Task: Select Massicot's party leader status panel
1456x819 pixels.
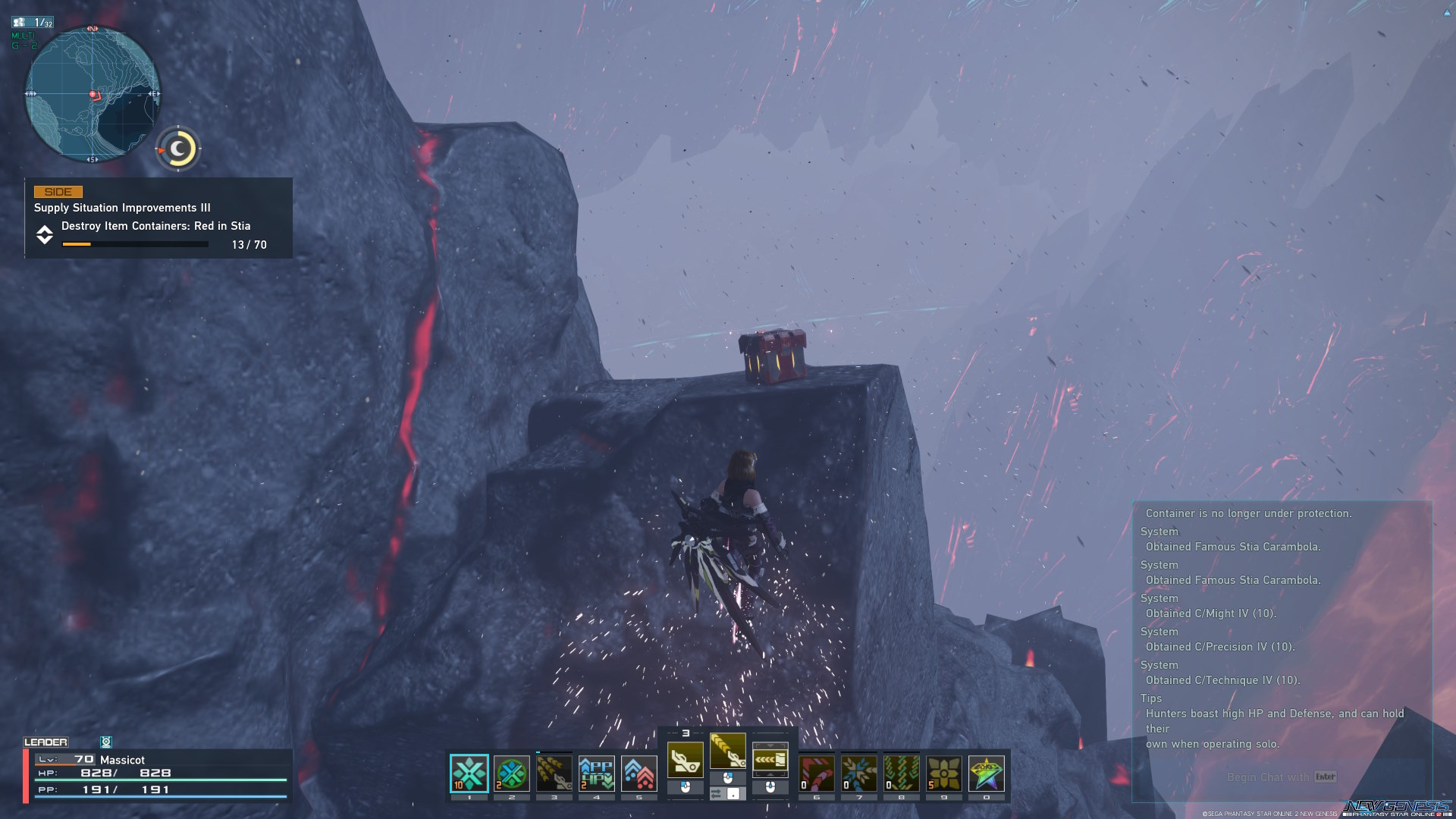Action: [x=158, y=774]
